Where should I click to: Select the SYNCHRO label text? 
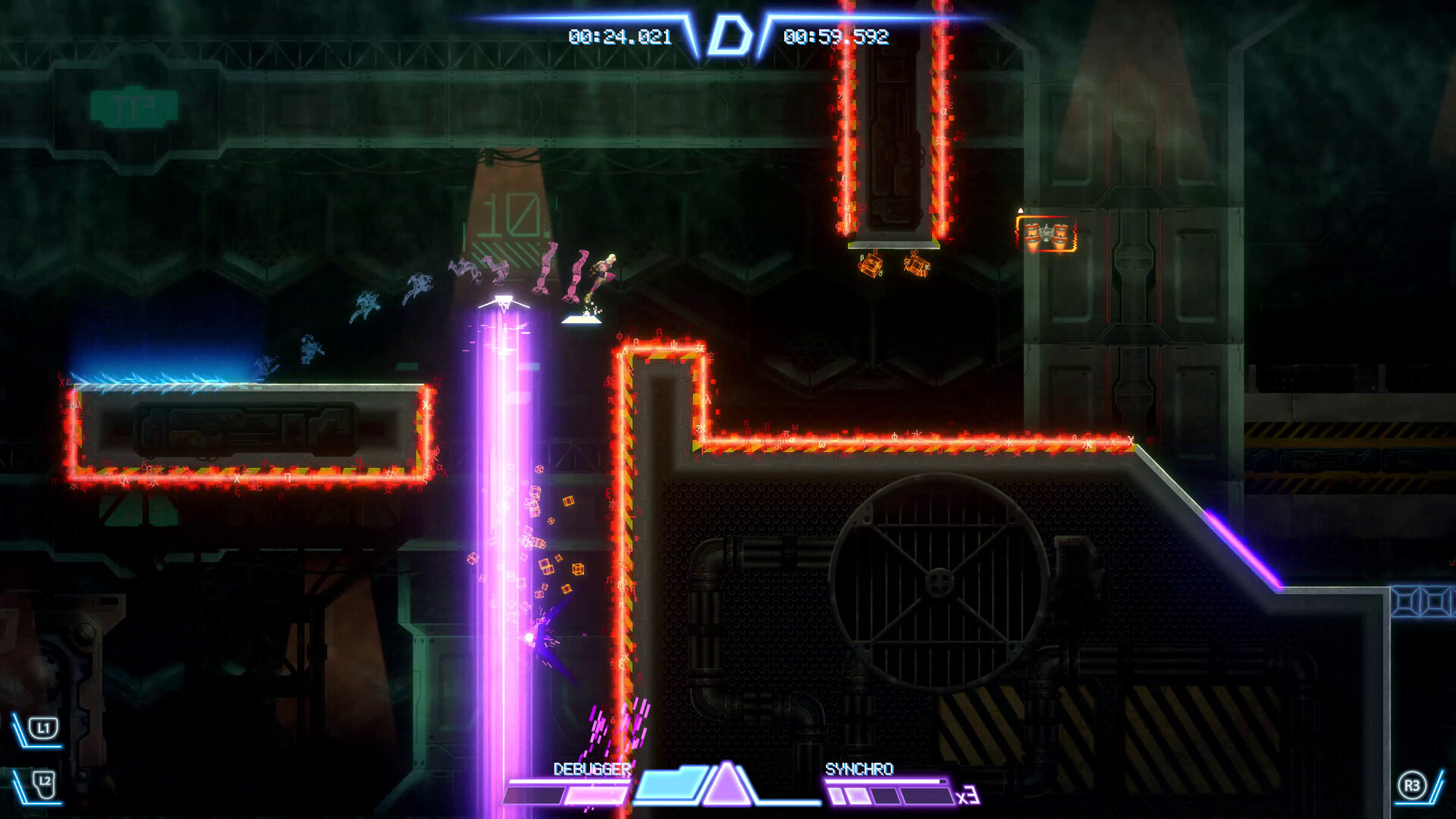[859, 768]
